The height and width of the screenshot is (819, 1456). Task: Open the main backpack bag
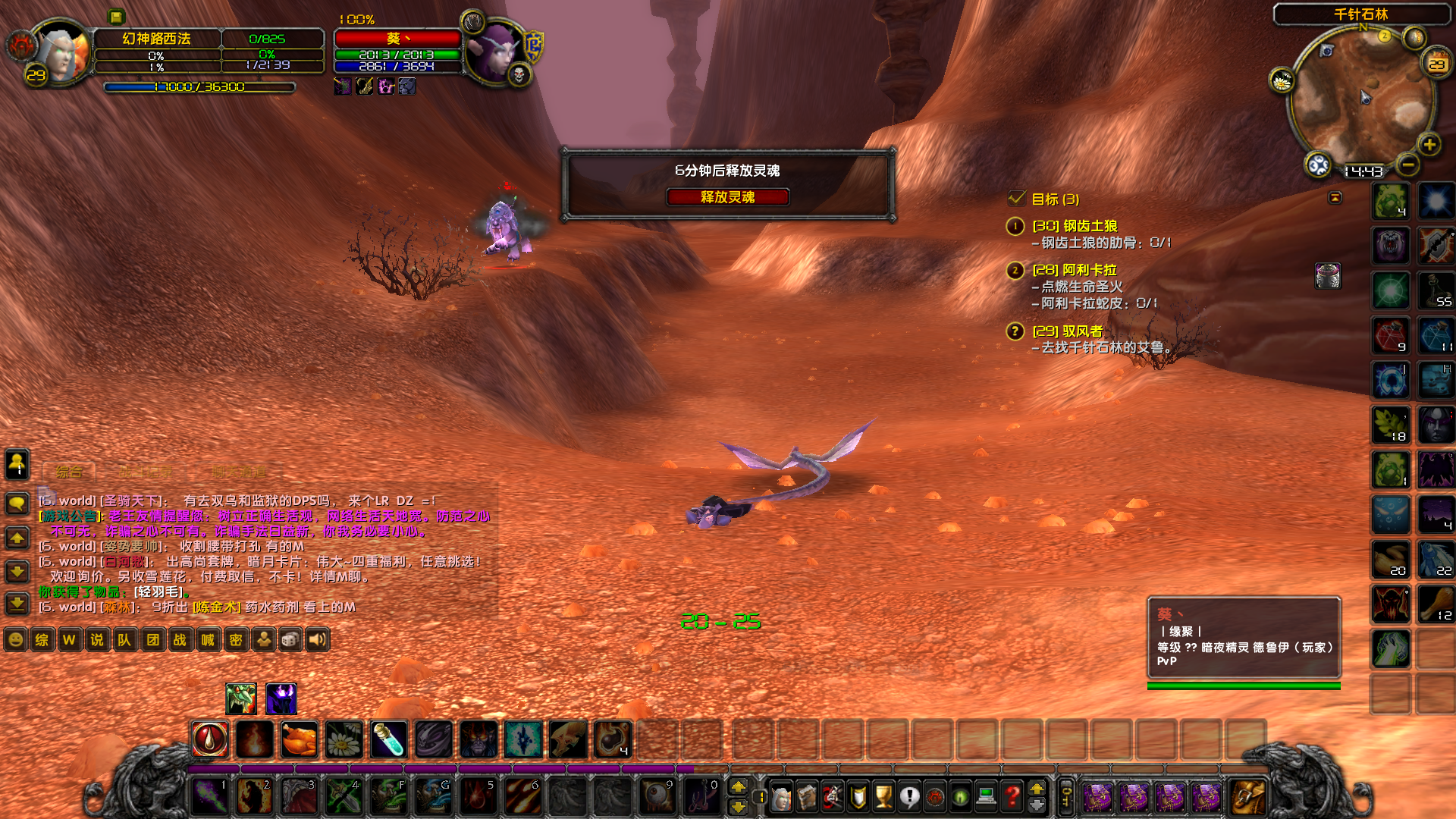[x=1247, y=797]
